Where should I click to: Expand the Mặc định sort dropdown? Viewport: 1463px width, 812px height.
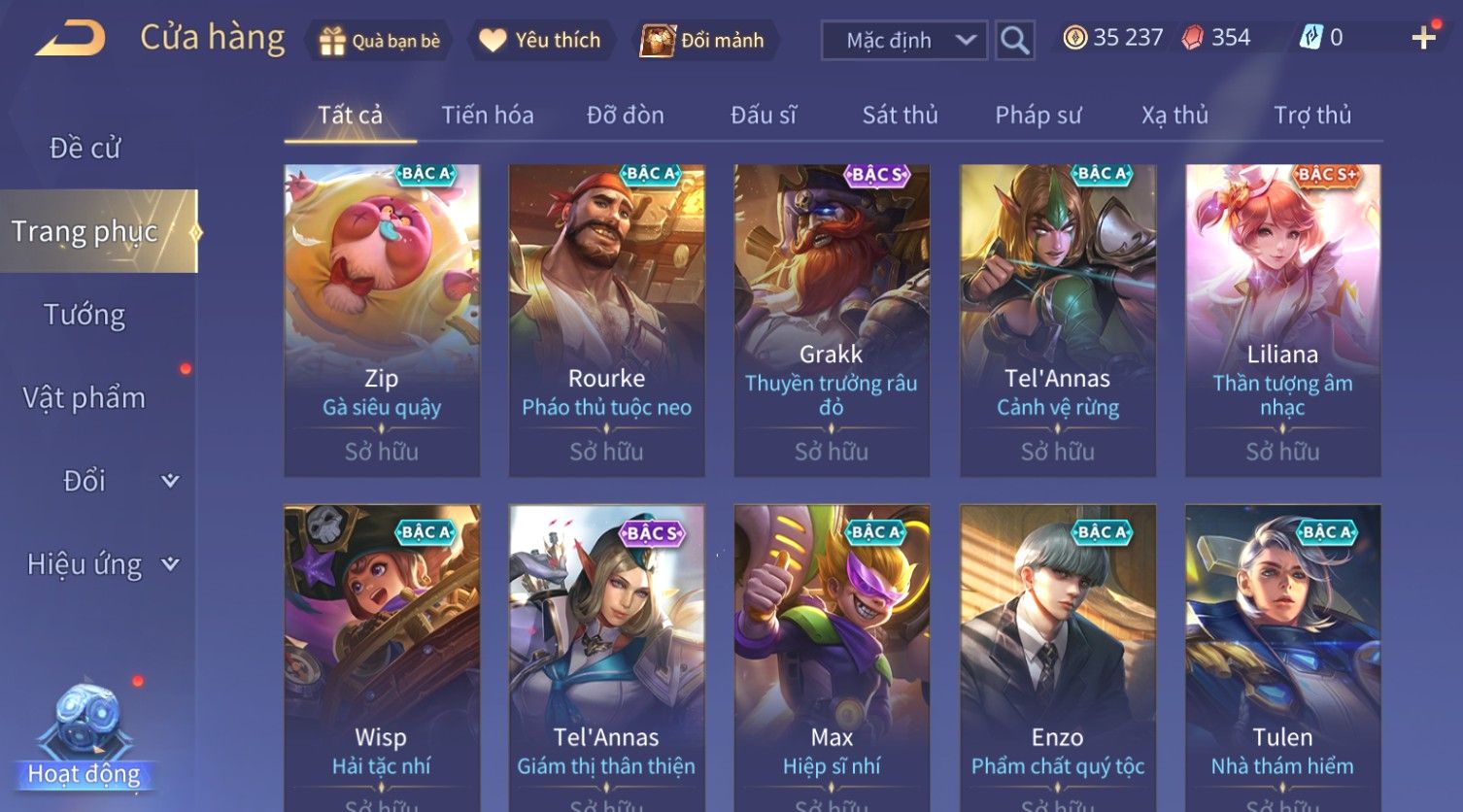pos(904,41)
